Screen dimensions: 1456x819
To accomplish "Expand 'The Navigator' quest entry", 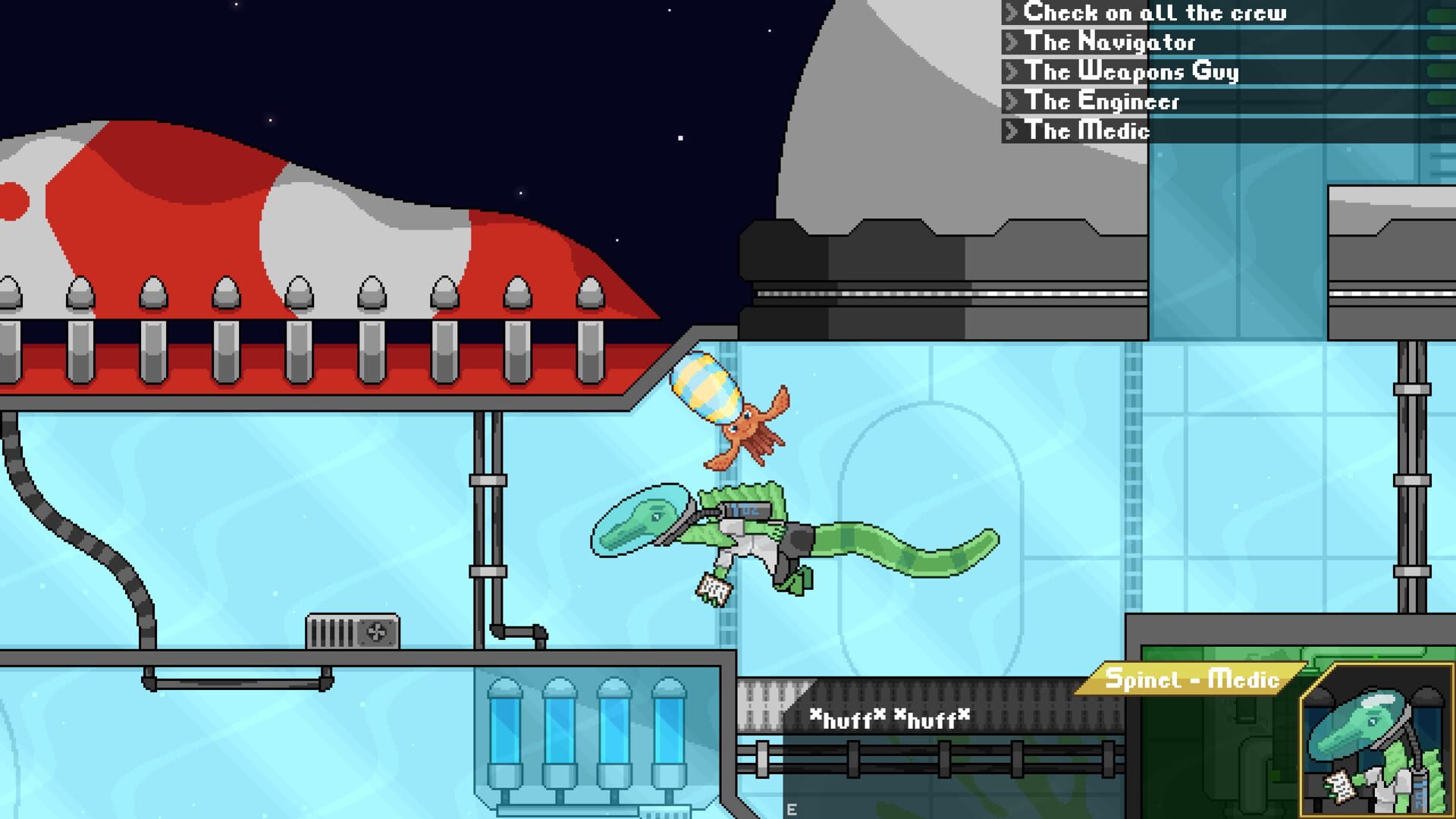I will (x=1011, y=42).
